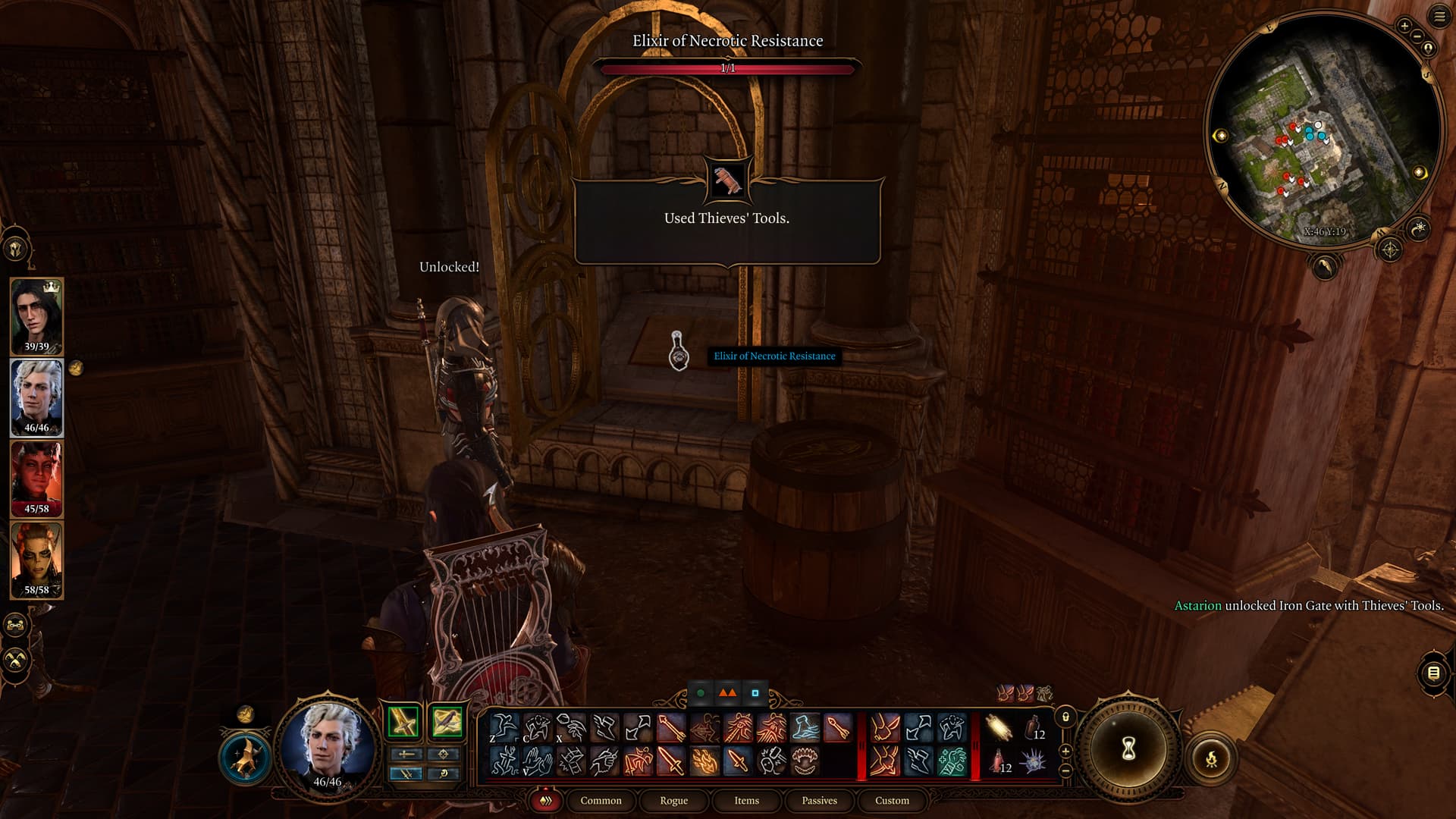Switch to the Common hotbar tab
Image resolution: width=1456 pixels, height=819 pixels.
click(601, 801)
